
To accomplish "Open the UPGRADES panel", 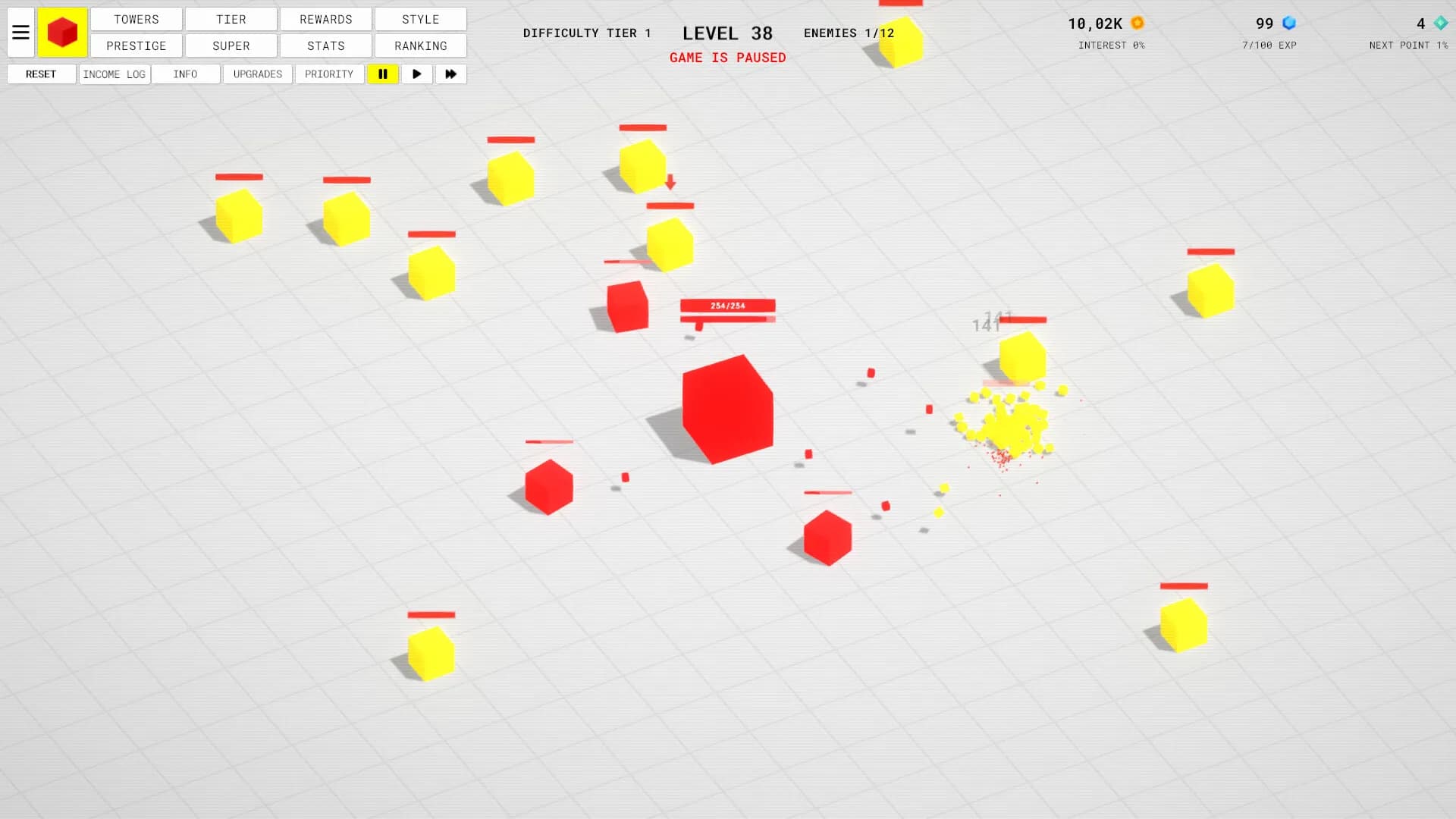I will coord(257,74).
